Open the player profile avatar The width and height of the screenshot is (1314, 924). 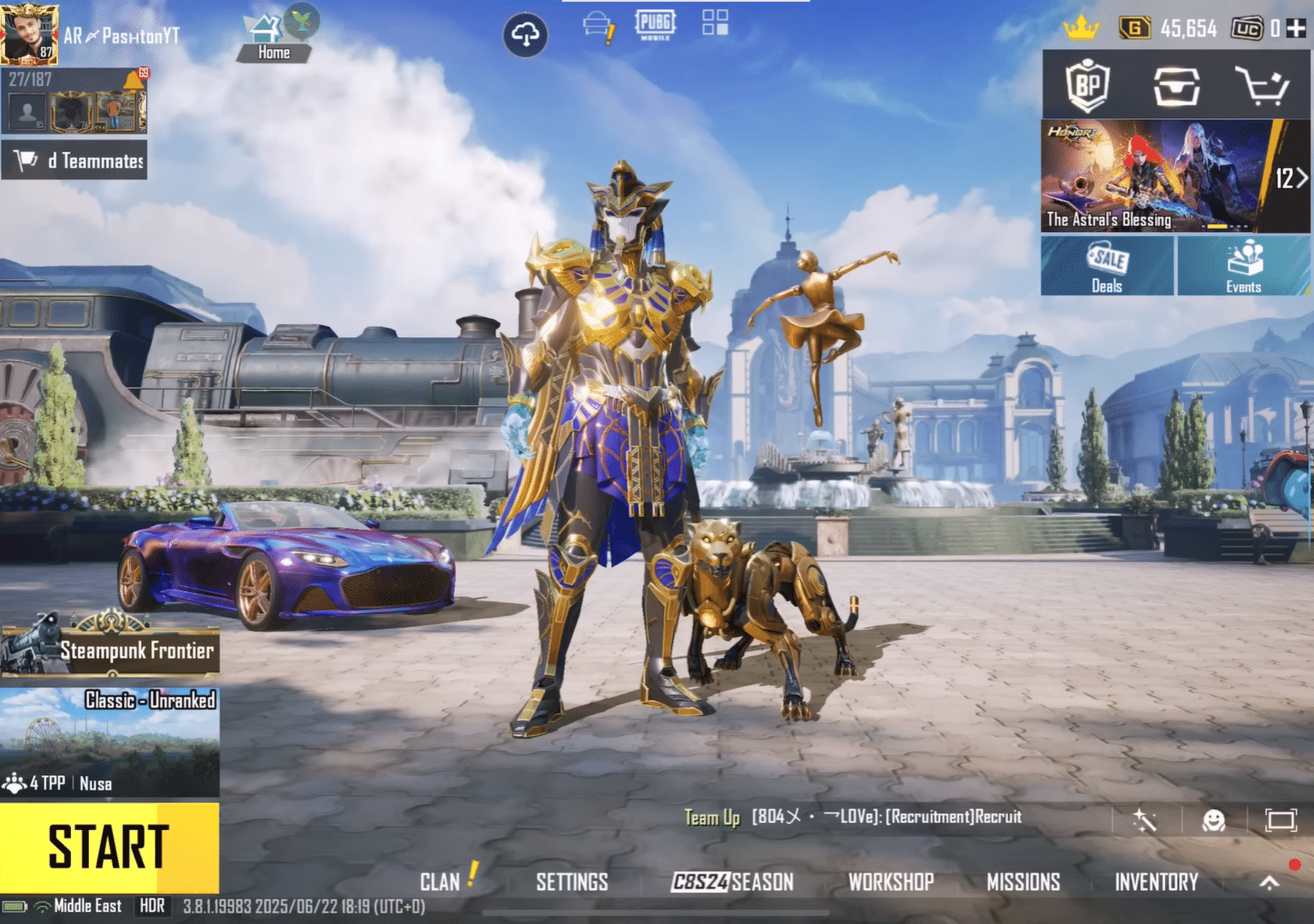pyautogui.click(x=29, y=34)
